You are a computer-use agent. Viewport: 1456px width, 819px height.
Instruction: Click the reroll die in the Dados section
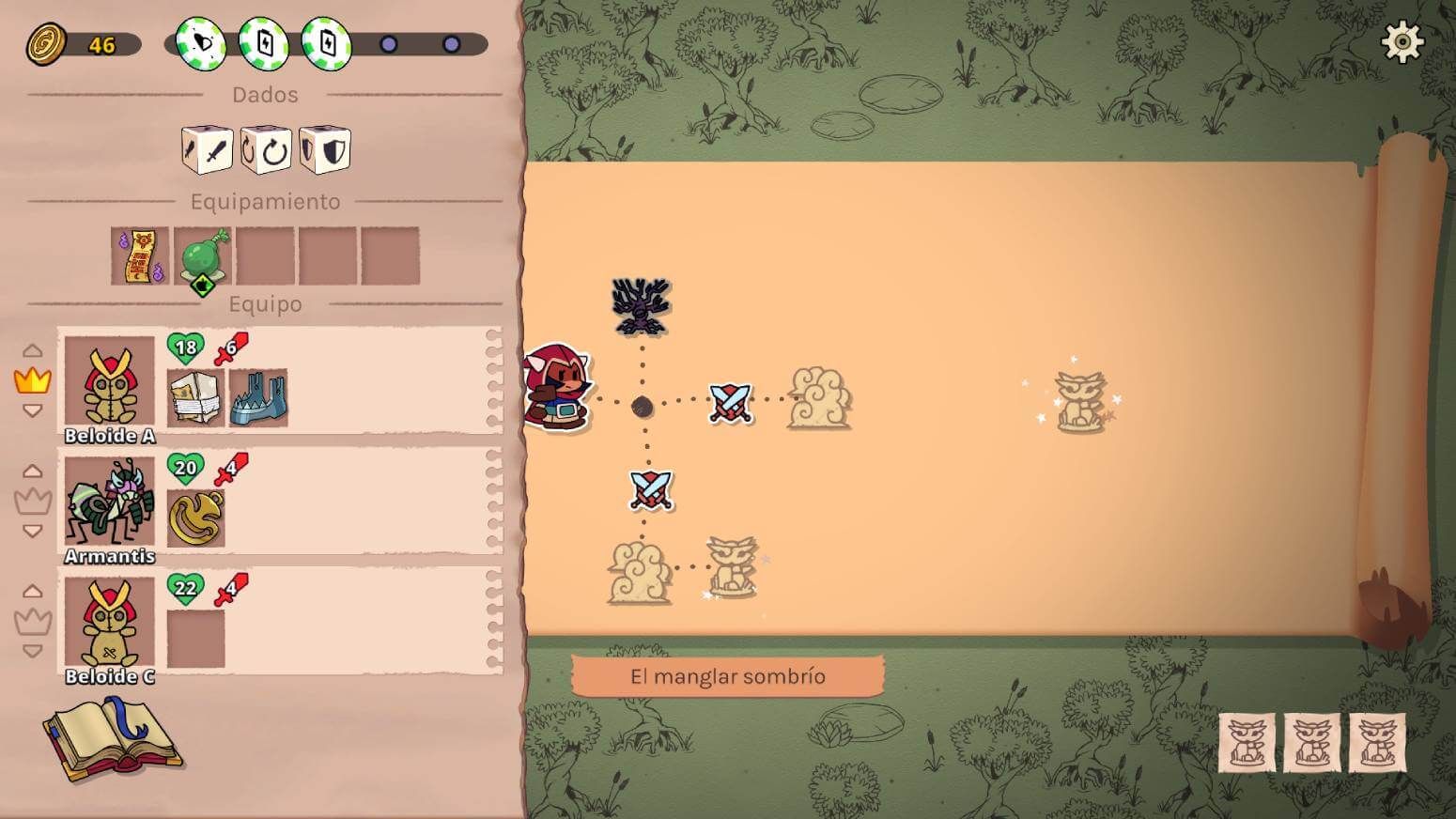click(266, 150)
